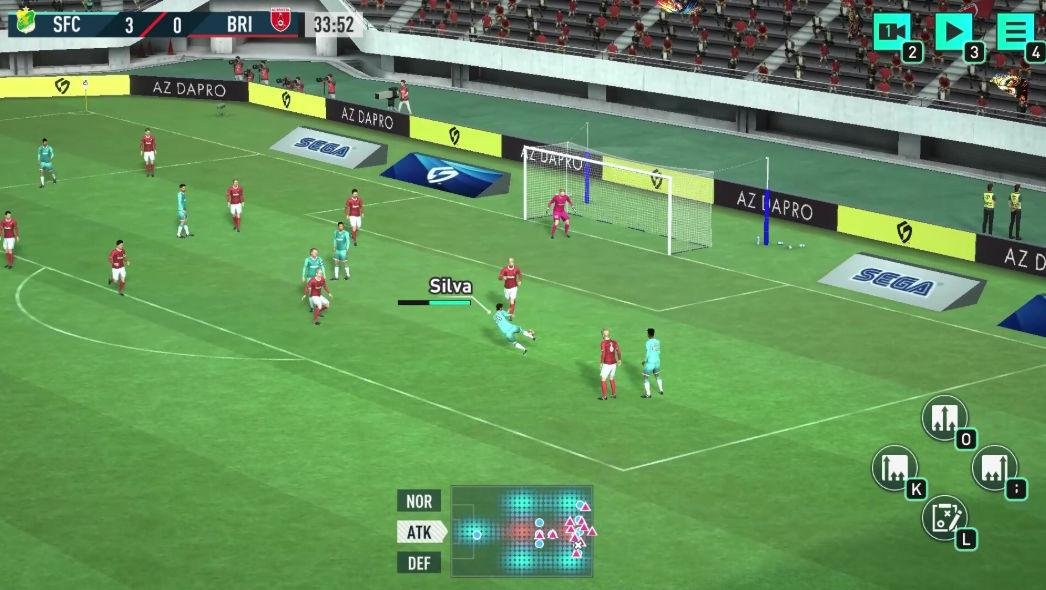The image size is (1046, 590).
Task: Activate the right-side attack arrow tactic
Action: [994, 467]
